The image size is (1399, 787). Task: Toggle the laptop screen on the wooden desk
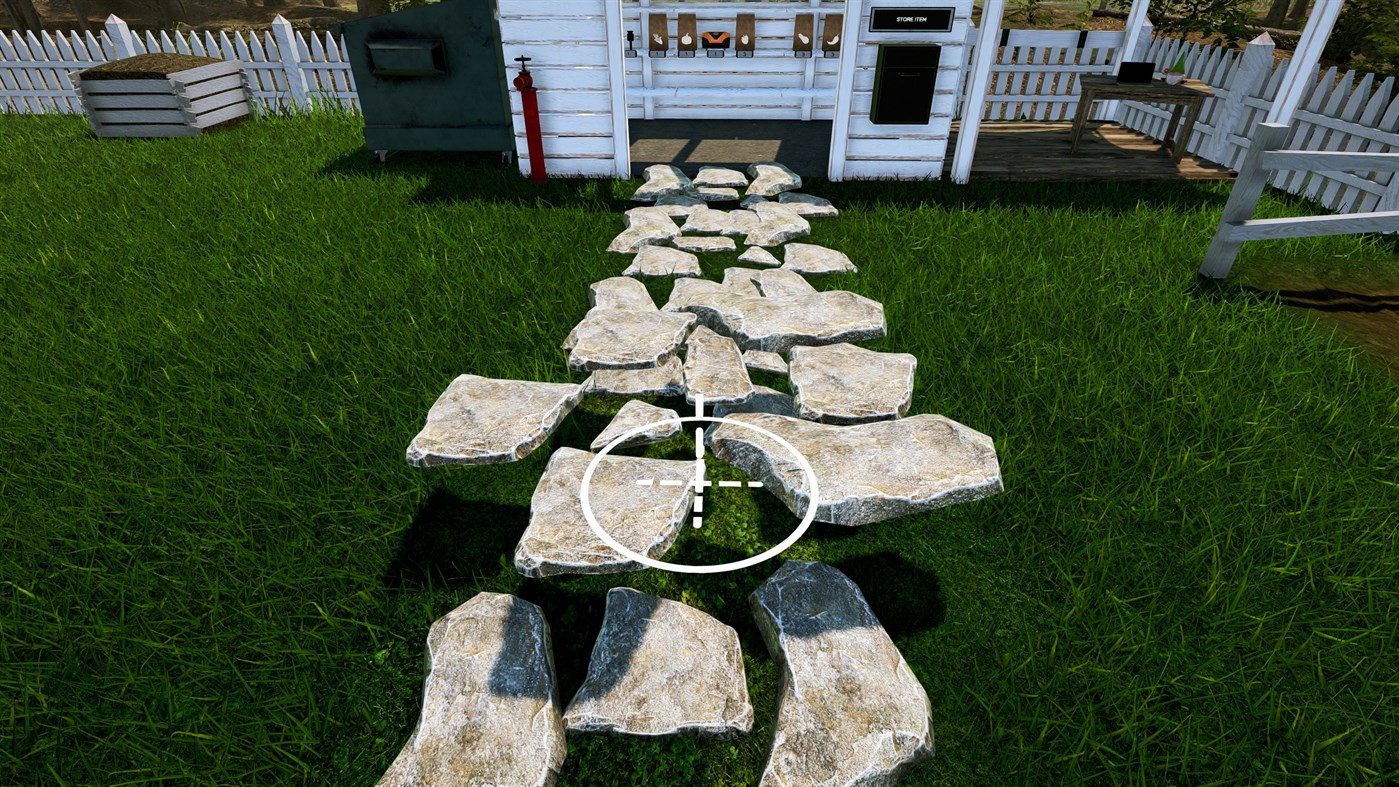click(1136, 73)
